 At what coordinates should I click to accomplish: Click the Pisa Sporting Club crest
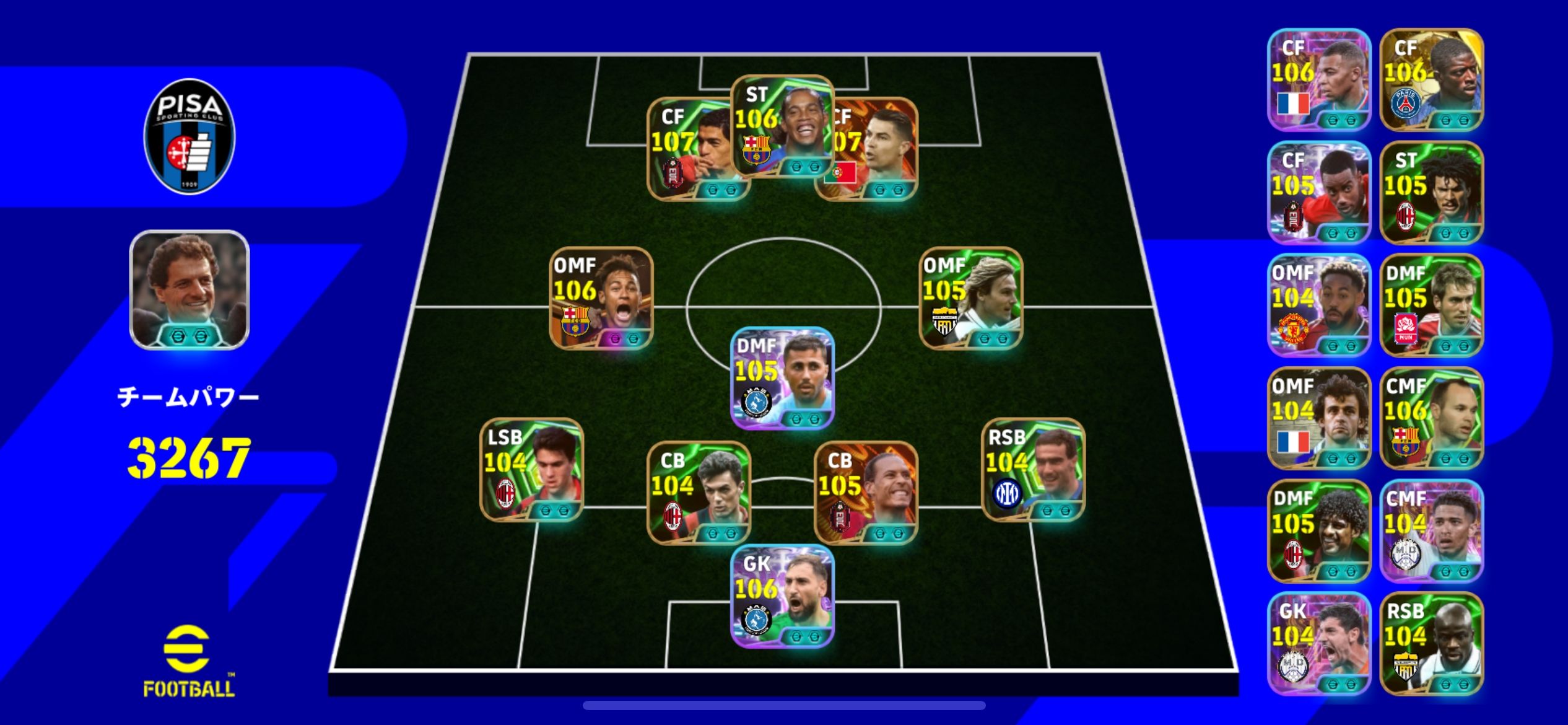click(189, 136)
